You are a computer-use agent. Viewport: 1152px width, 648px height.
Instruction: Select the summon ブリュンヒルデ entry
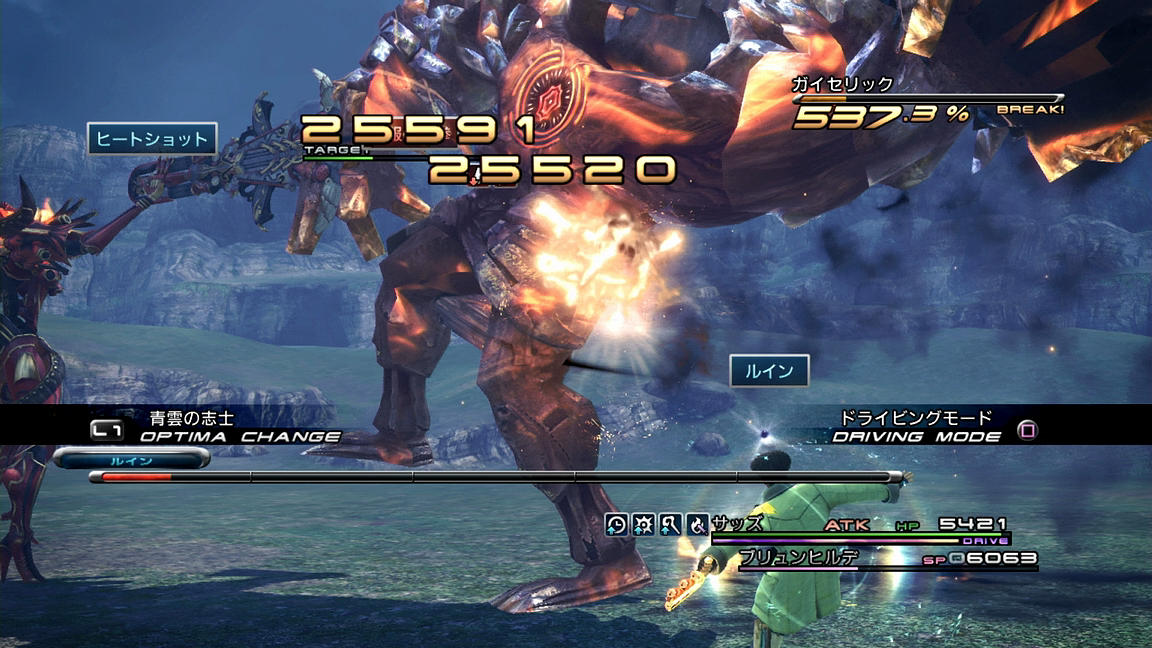[x=799, y=559]
